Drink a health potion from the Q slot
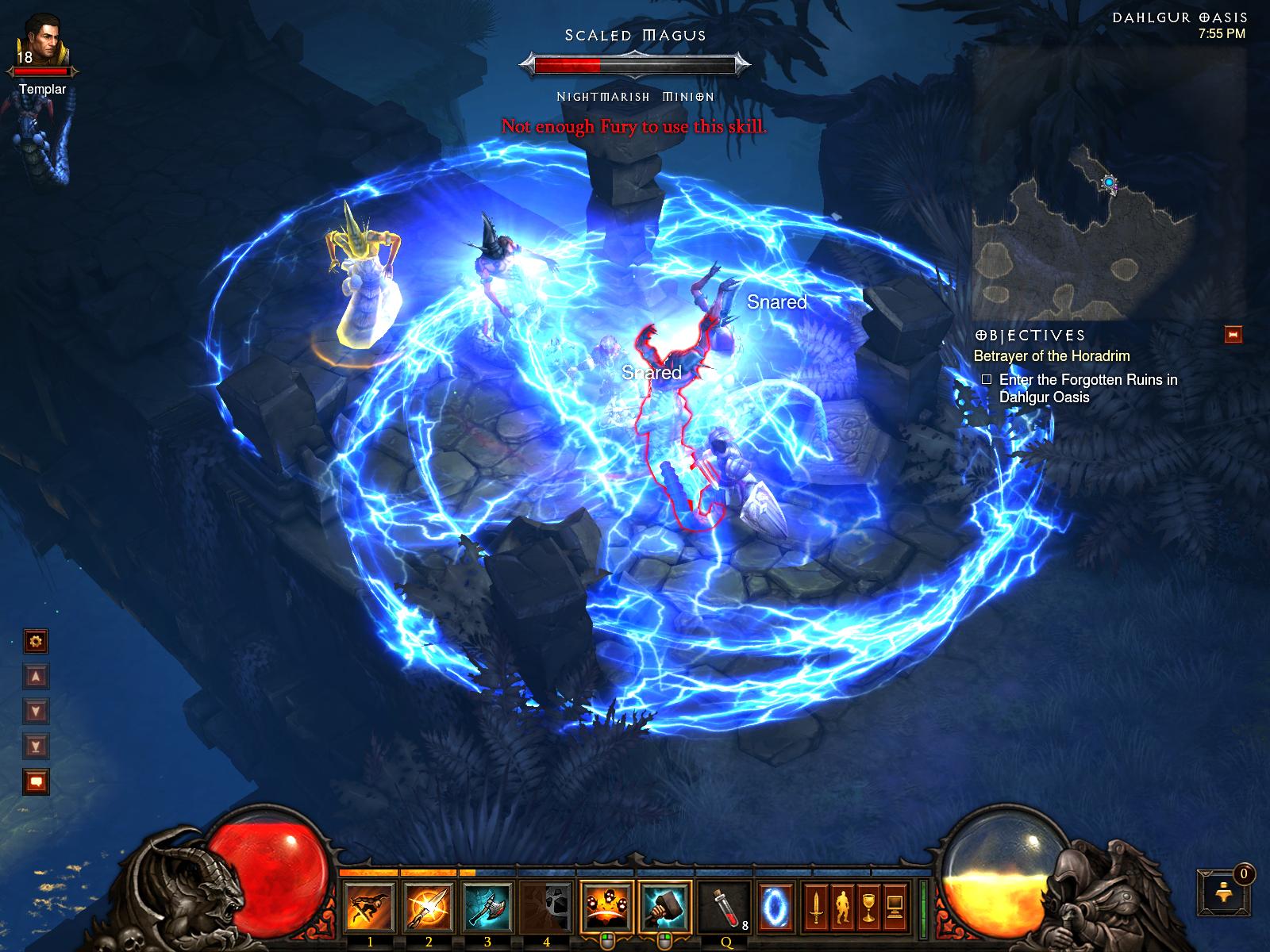 coord(724,906)
